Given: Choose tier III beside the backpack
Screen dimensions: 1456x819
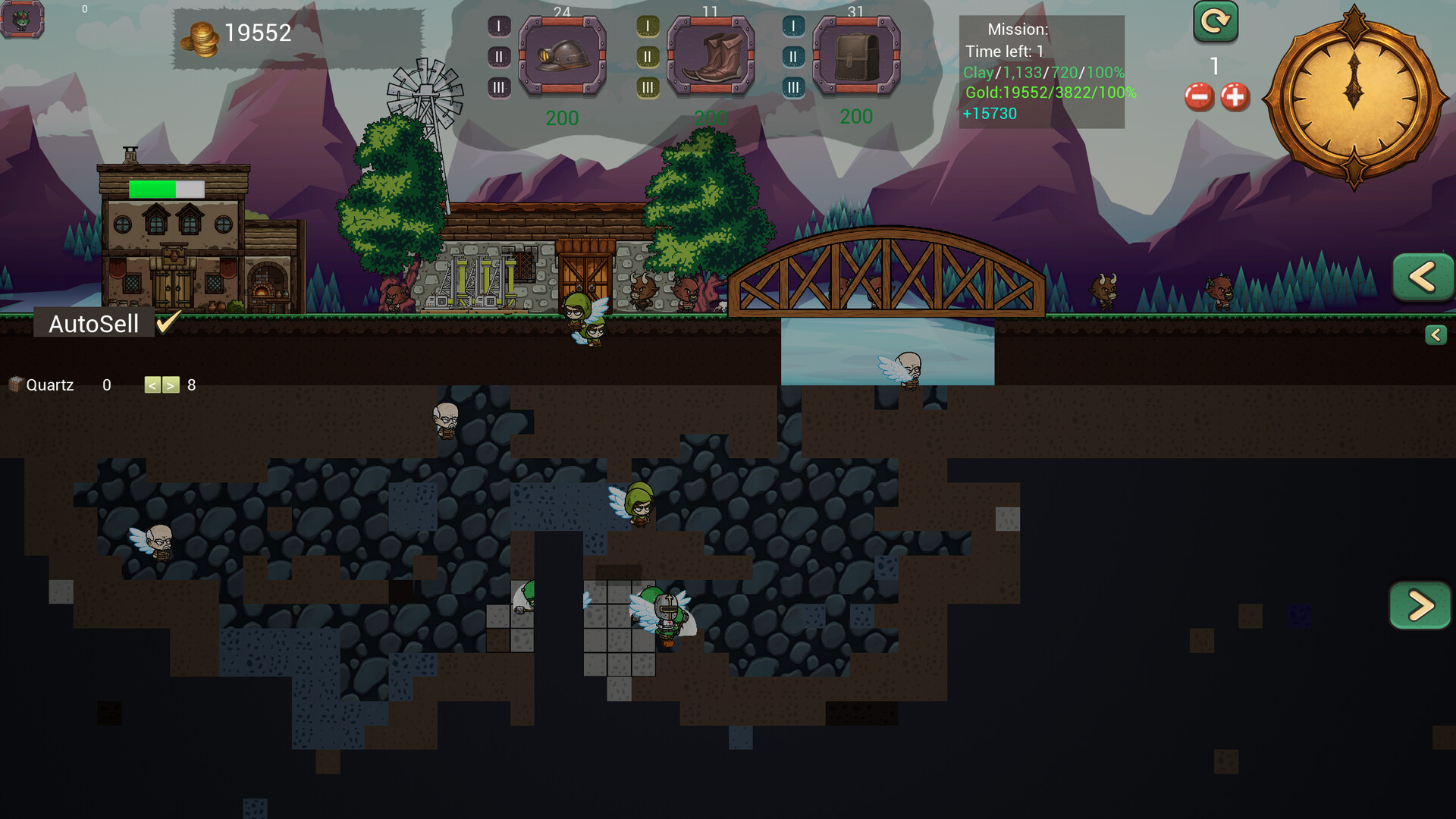Looking at the screenshot, I should click(792, 88).
